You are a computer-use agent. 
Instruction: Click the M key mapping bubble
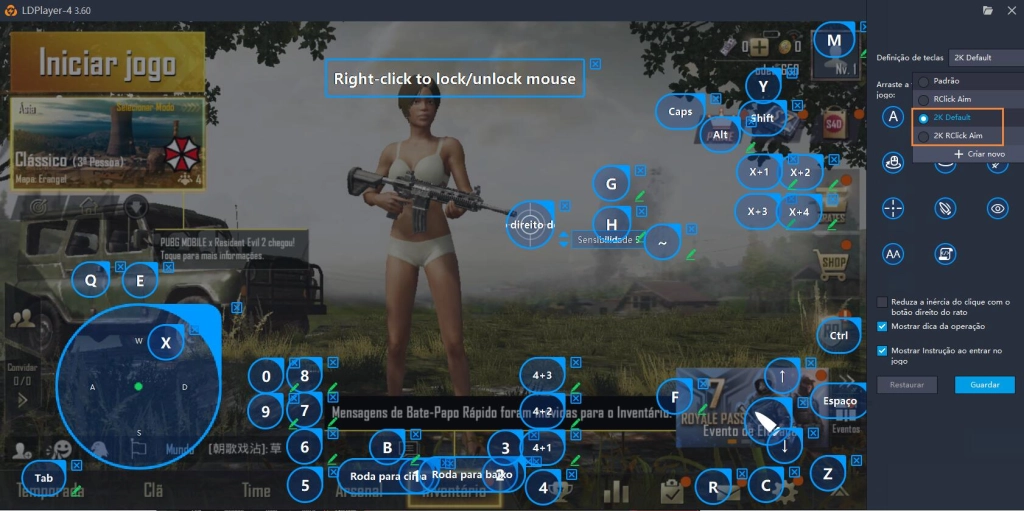coord(833,42)
